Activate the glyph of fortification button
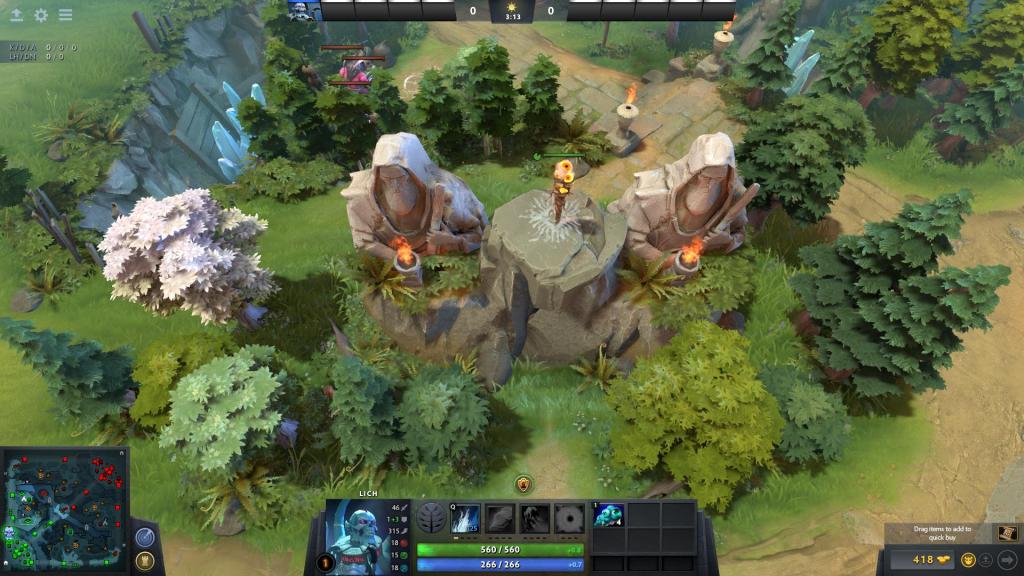The height and width of the screenshot is (576, 1024). point(145,561)
